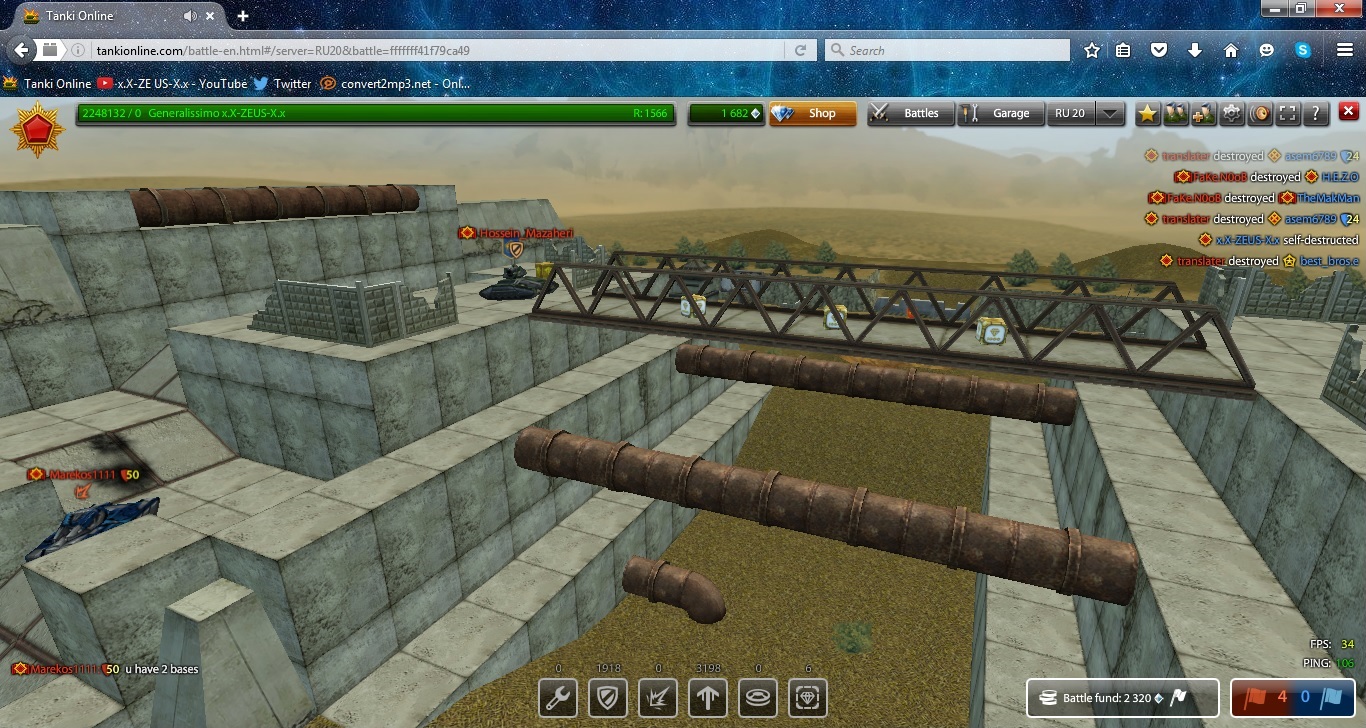Activate the speed boost arrow supply
1366x728 pixels.
pyautogui.click(x=708, y=698)
